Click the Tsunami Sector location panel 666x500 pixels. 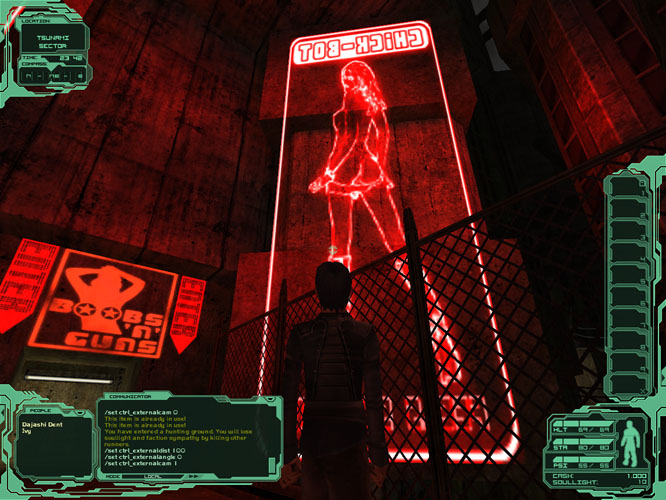52,41
